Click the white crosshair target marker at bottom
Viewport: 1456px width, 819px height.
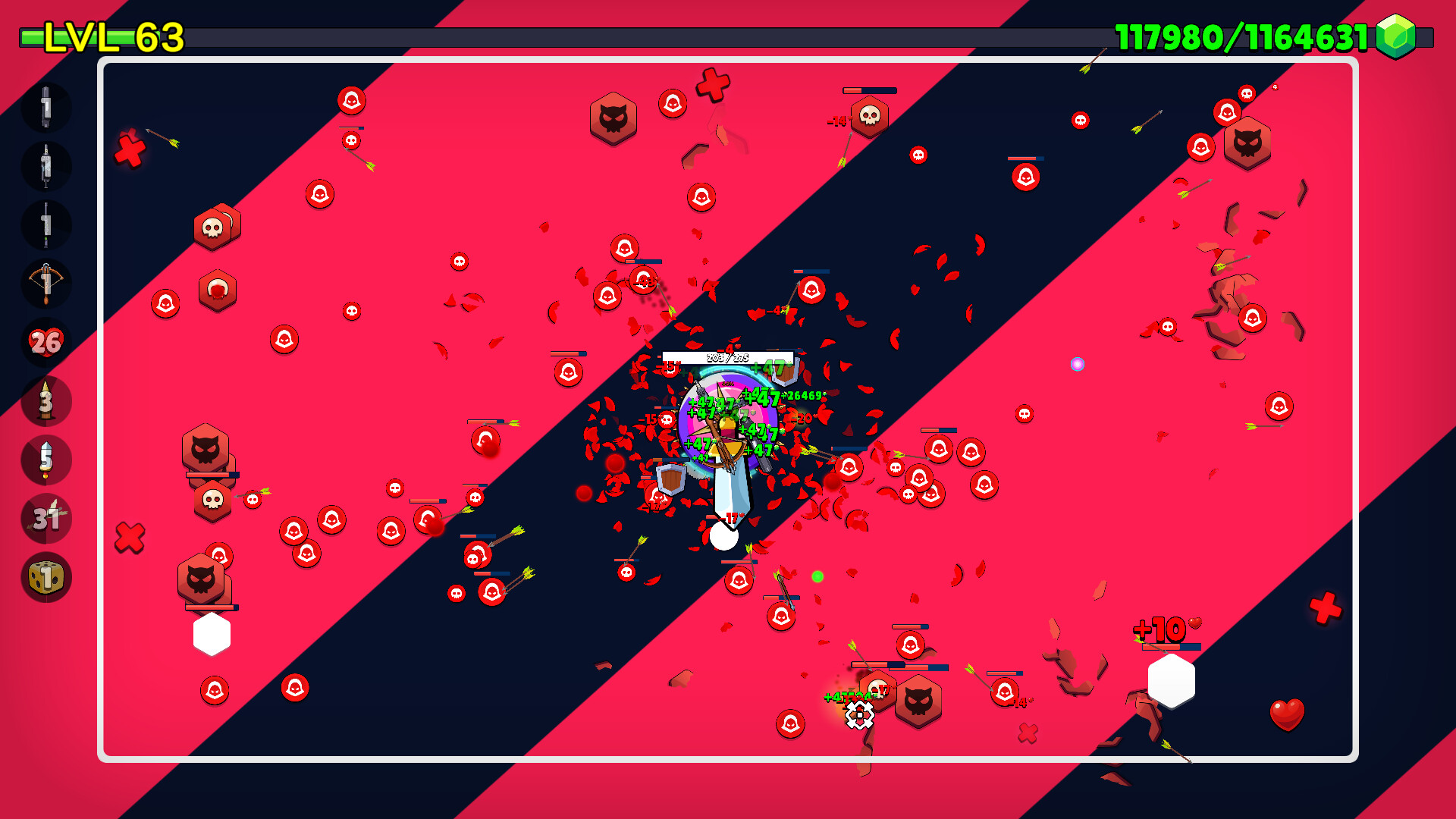(x=858, y=714)
